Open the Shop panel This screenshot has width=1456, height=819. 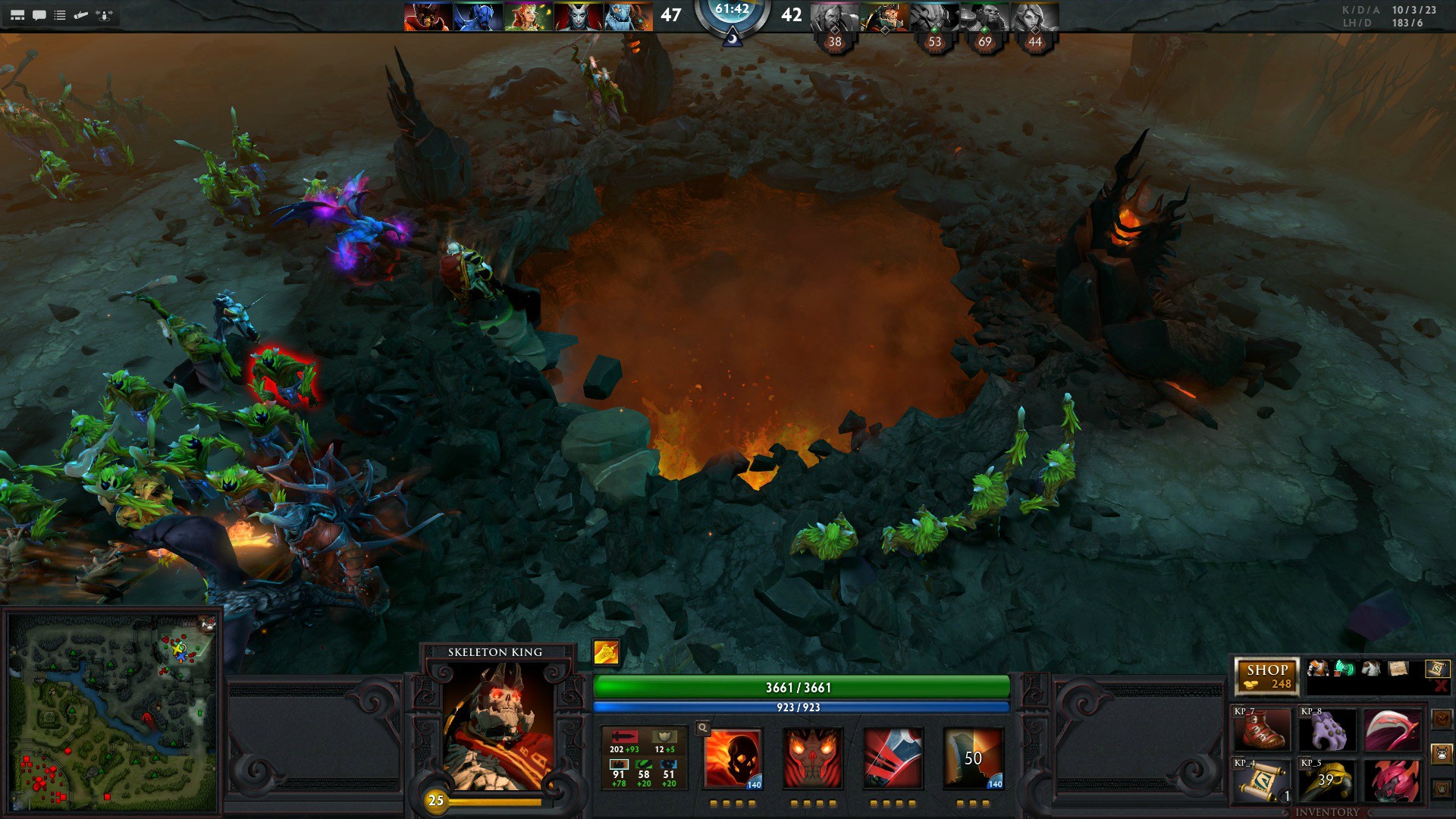[x=1266, y=676]
